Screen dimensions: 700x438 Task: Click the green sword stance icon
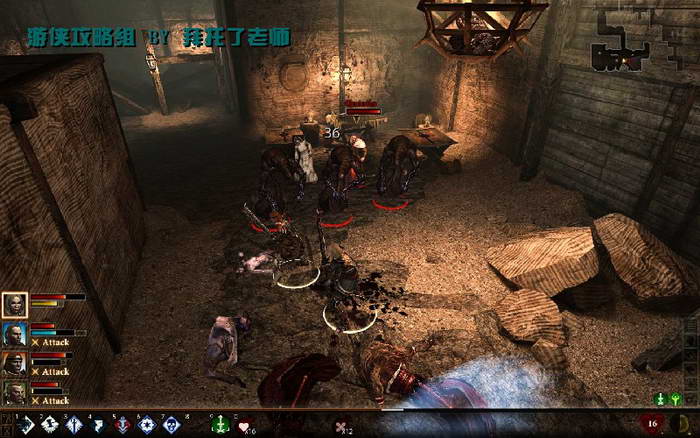(661, 400)
